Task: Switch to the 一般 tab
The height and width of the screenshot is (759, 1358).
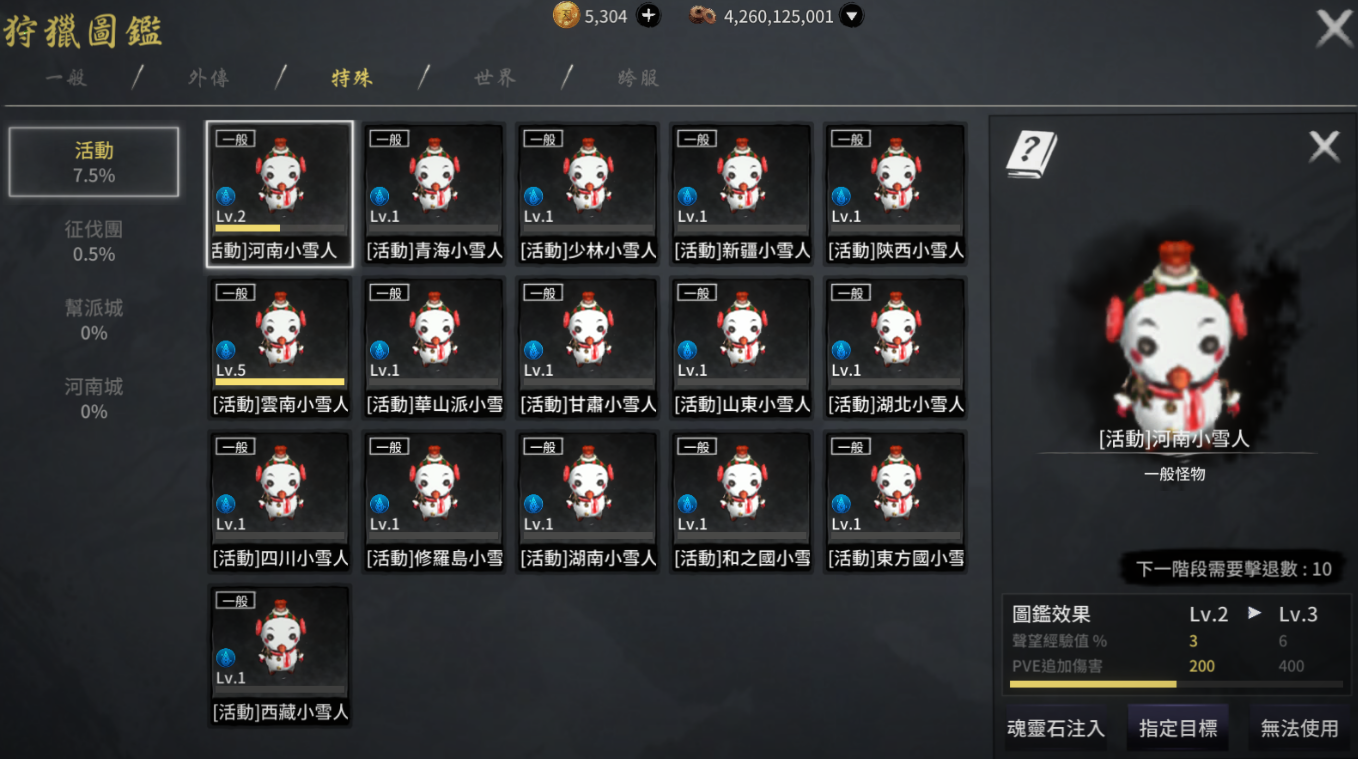Action: pos(66,78)
